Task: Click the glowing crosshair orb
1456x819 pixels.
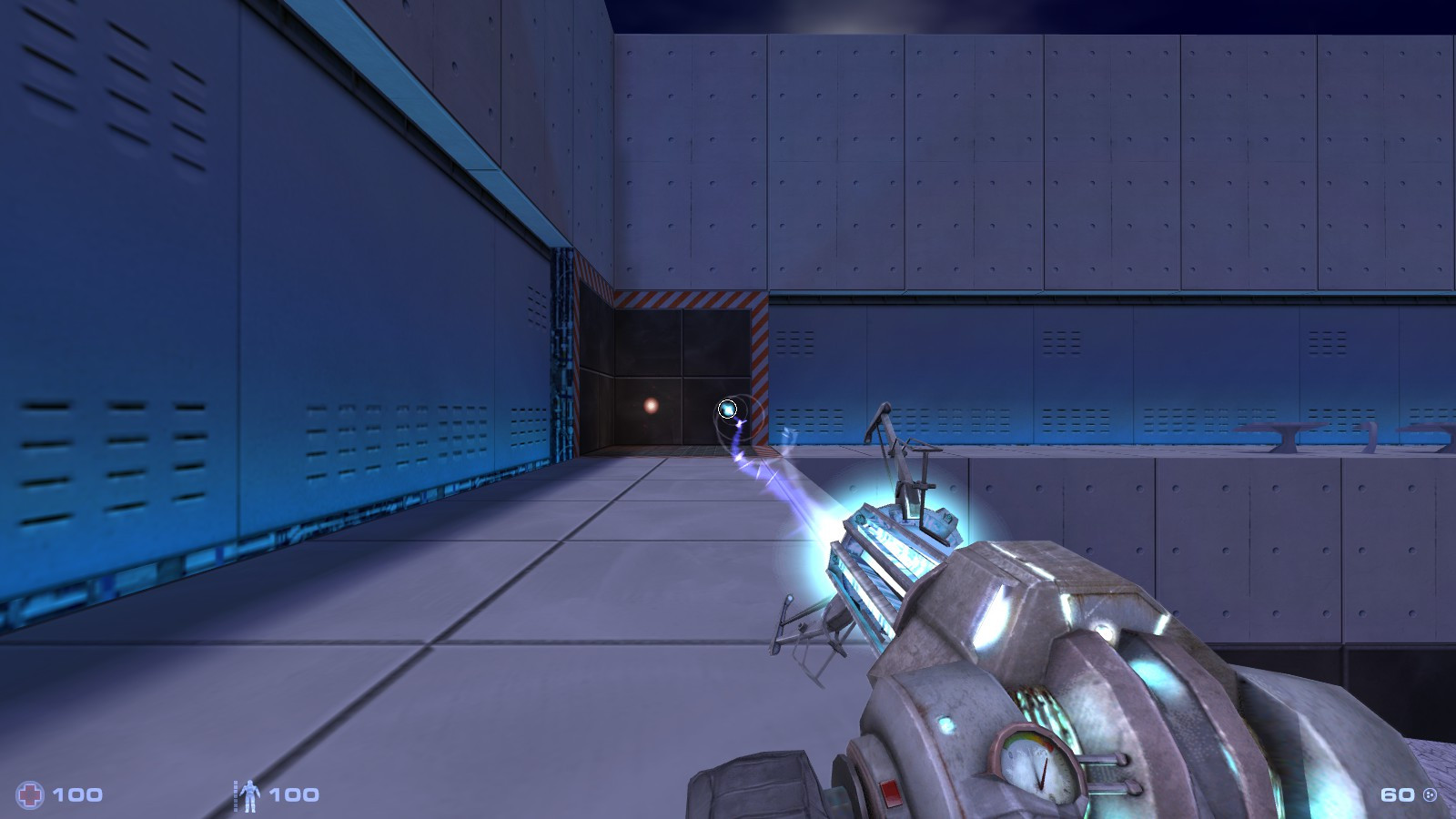Action: (728, 409)
